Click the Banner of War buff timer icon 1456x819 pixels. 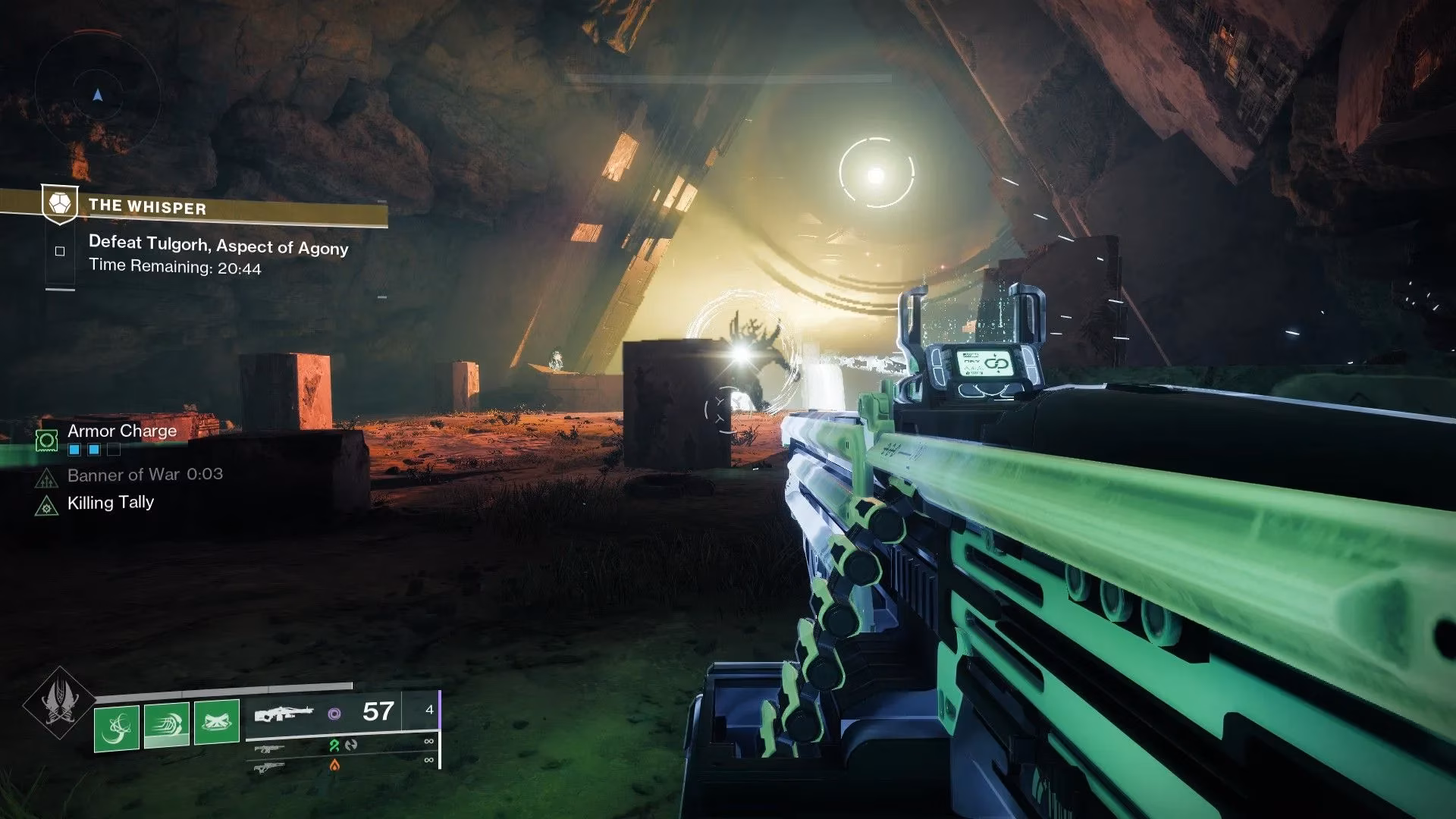46,479
